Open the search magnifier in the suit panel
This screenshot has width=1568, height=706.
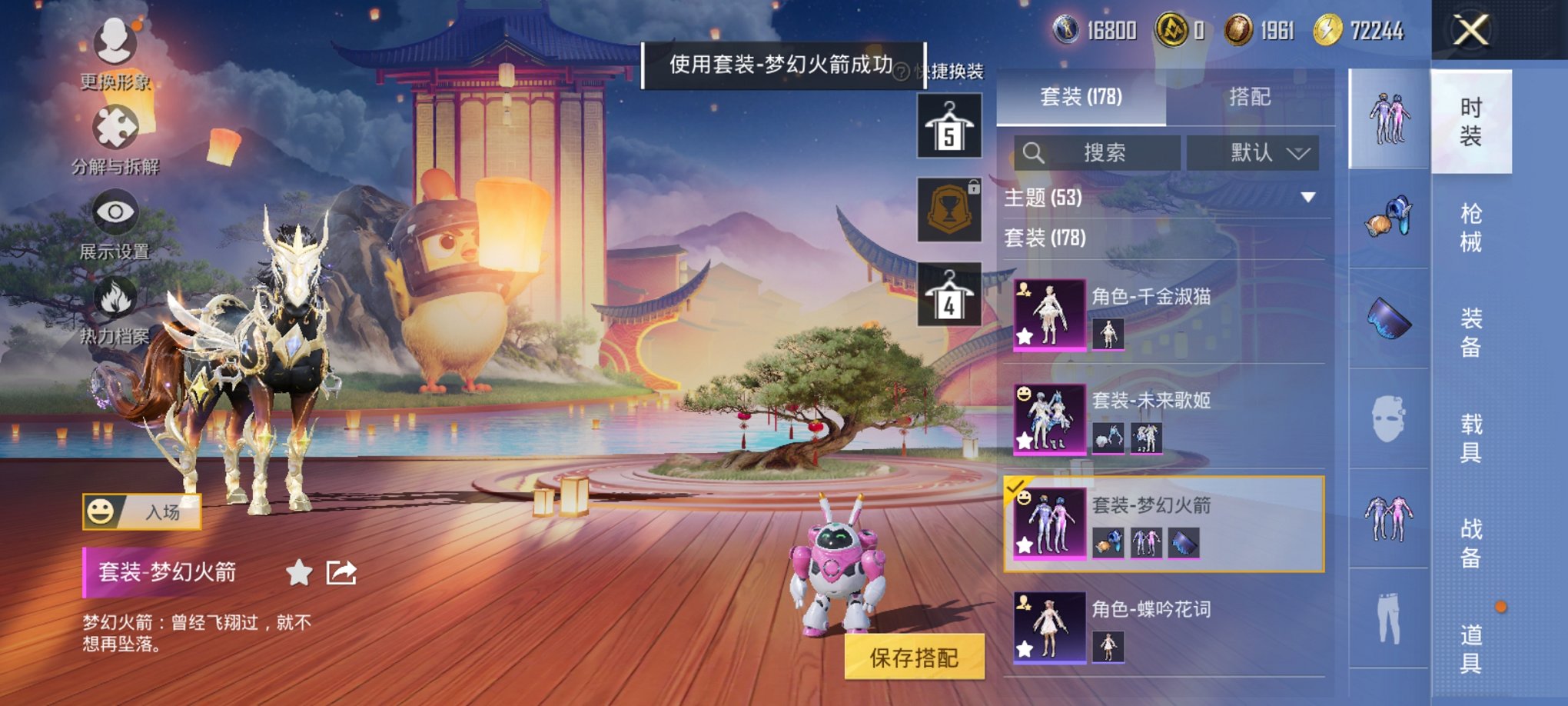click(1034, 152)
